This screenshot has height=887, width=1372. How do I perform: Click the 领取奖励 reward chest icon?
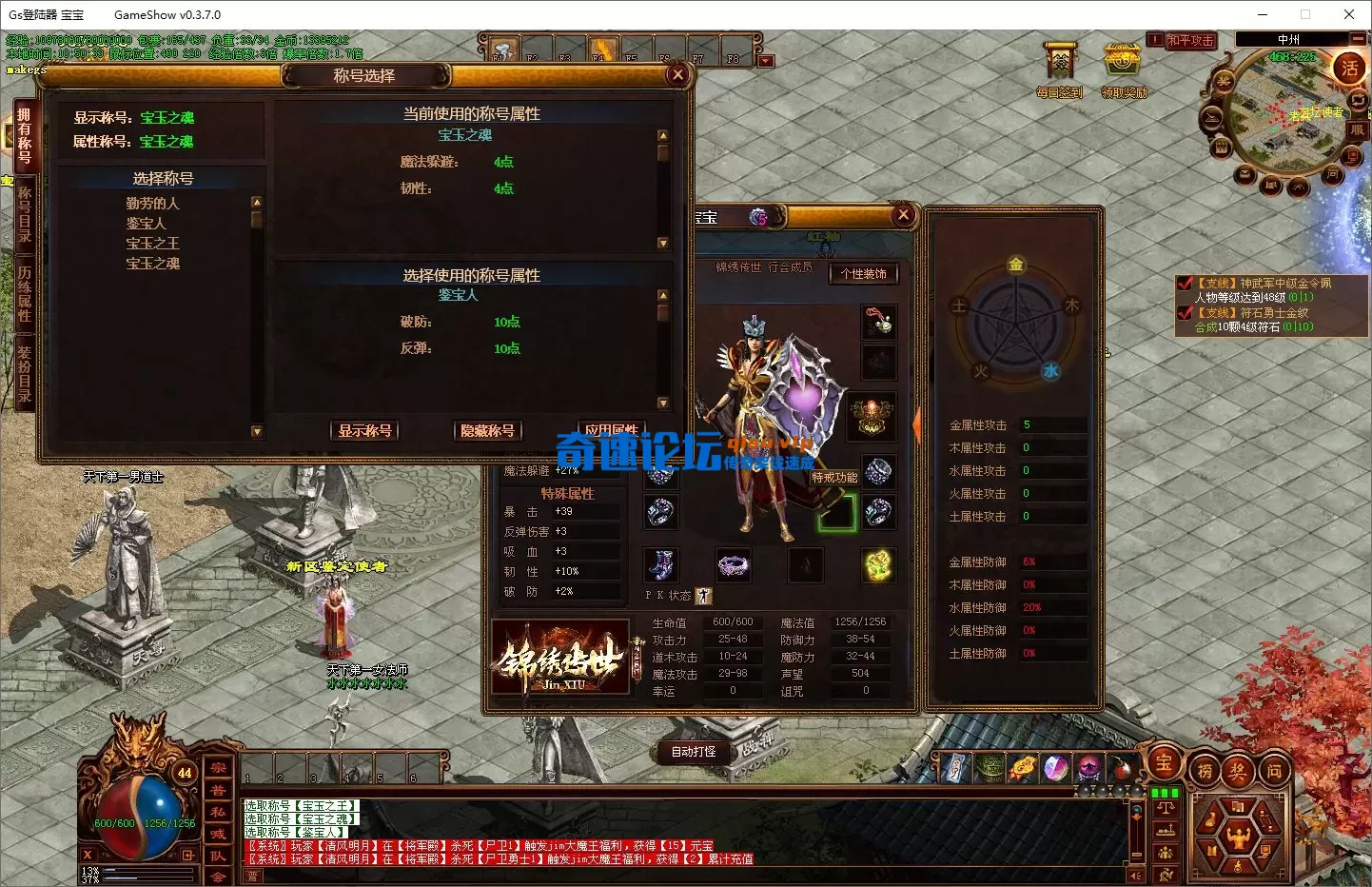pyautogui.click(x=1123, y=62)
